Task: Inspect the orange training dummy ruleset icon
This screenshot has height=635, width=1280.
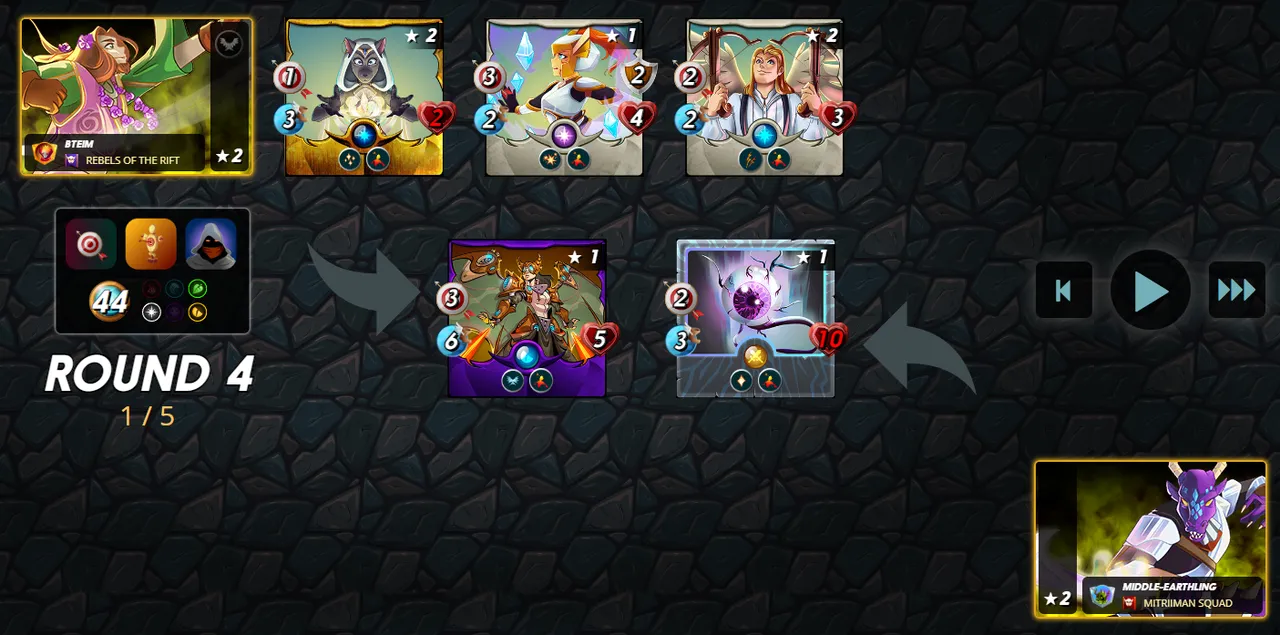Action: (151, 244)
